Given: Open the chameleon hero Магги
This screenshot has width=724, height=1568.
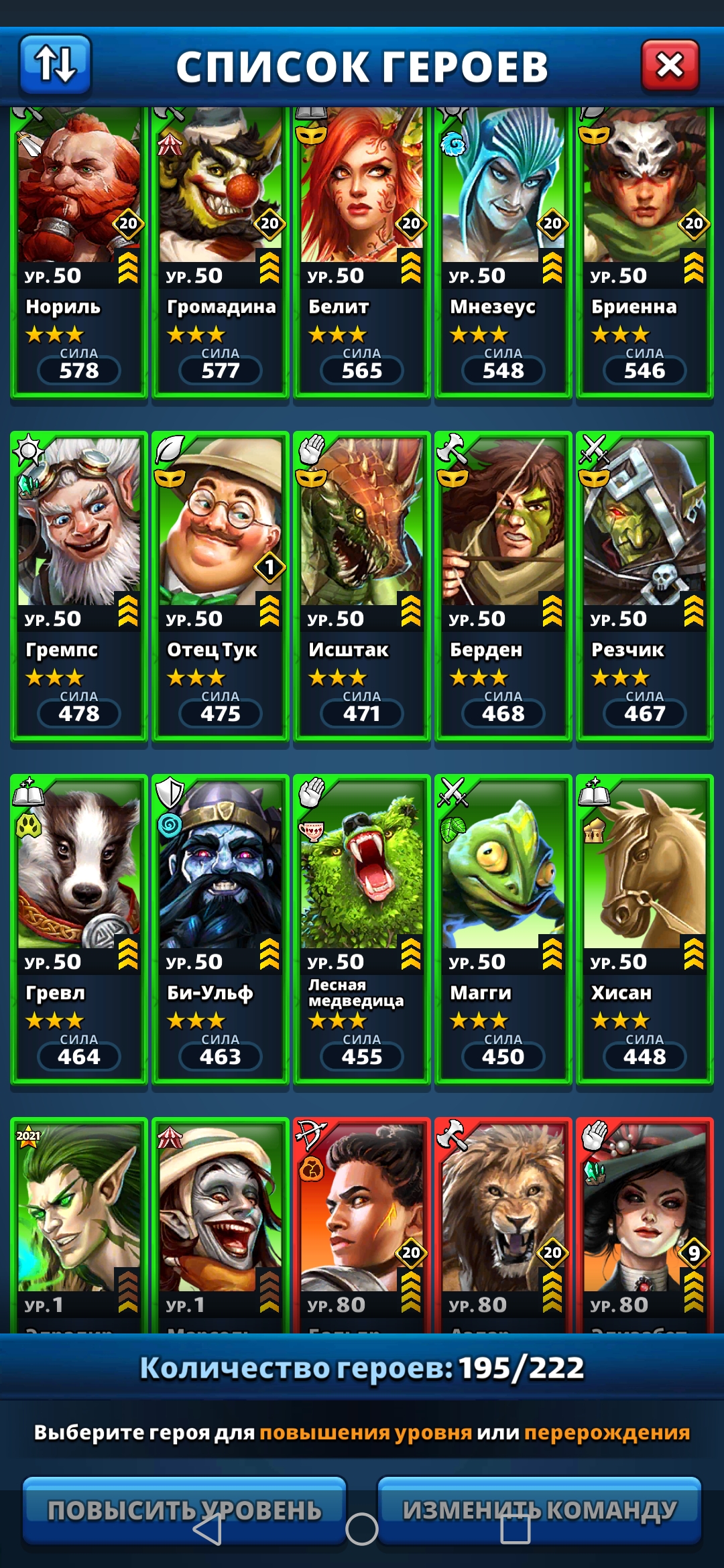Looking at the screenshot, I should (503, 929).
